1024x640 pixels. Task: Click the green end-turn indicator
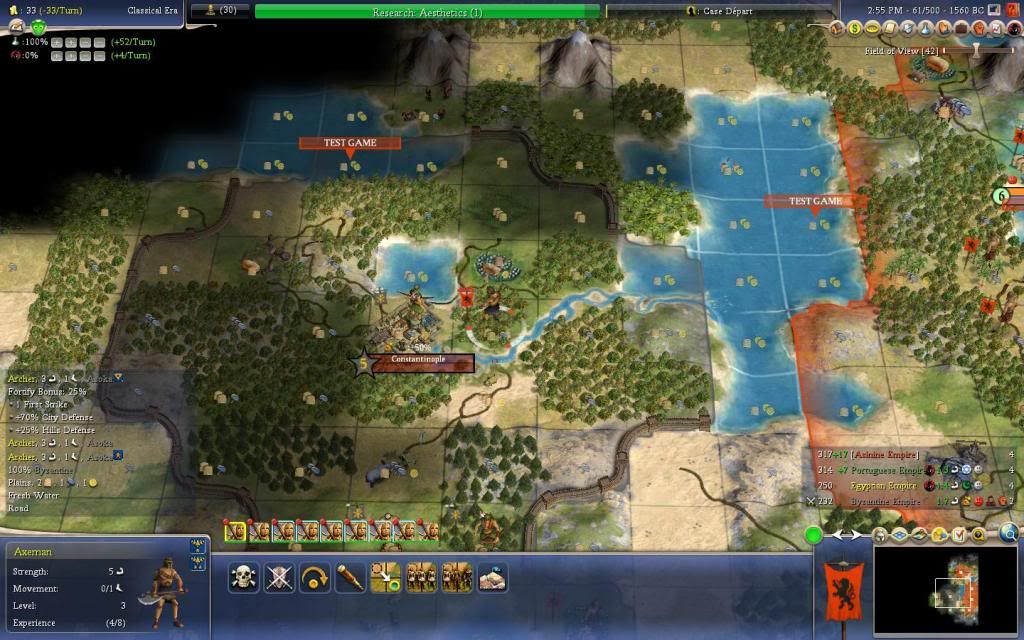(814, 536)
